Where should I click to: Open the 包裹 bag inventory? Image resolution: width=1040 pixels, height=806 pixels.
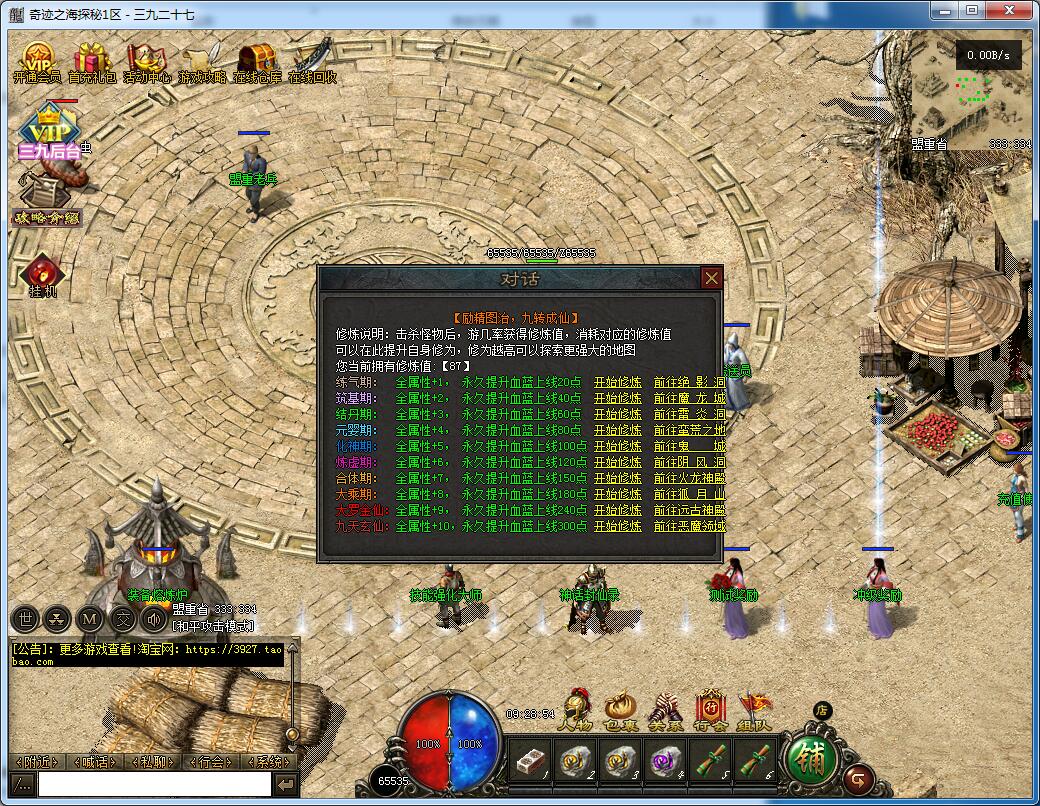point(620,708)
